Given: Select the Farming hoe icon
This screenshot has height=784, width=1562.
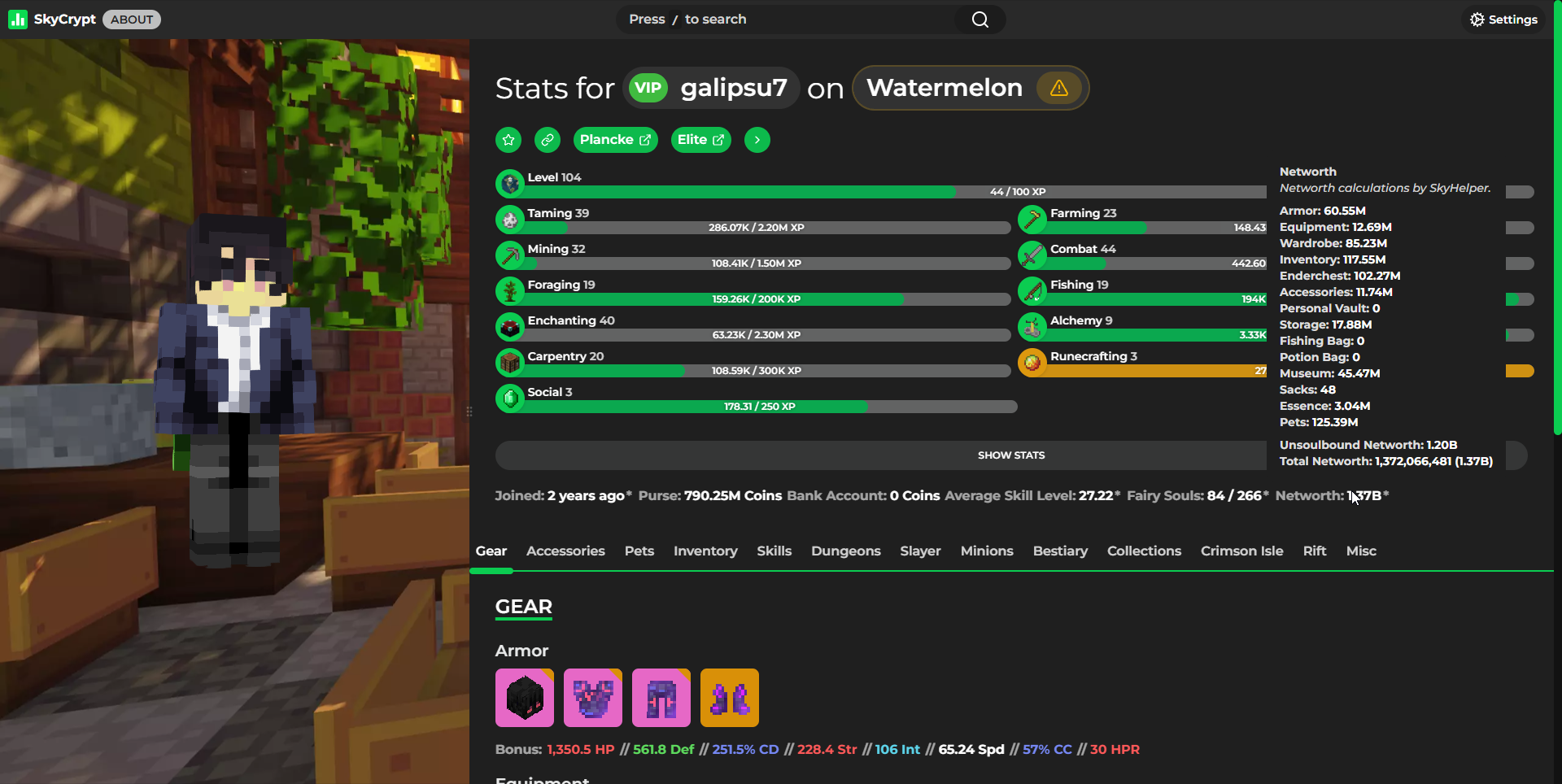Looking at the screenshot, I should click(1033, 219).
